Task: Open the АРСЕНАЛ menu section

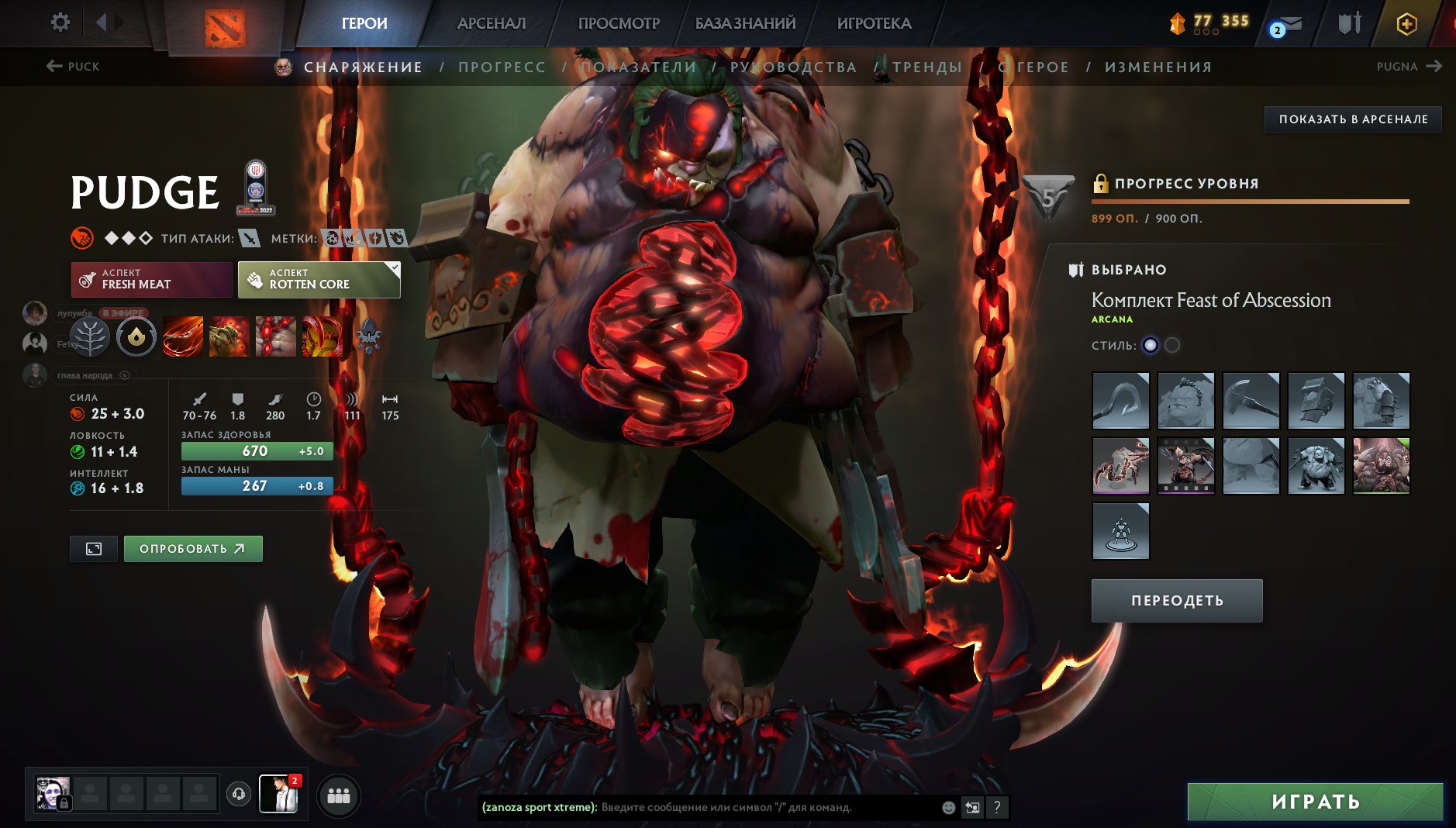Action: tap(491, 23)
